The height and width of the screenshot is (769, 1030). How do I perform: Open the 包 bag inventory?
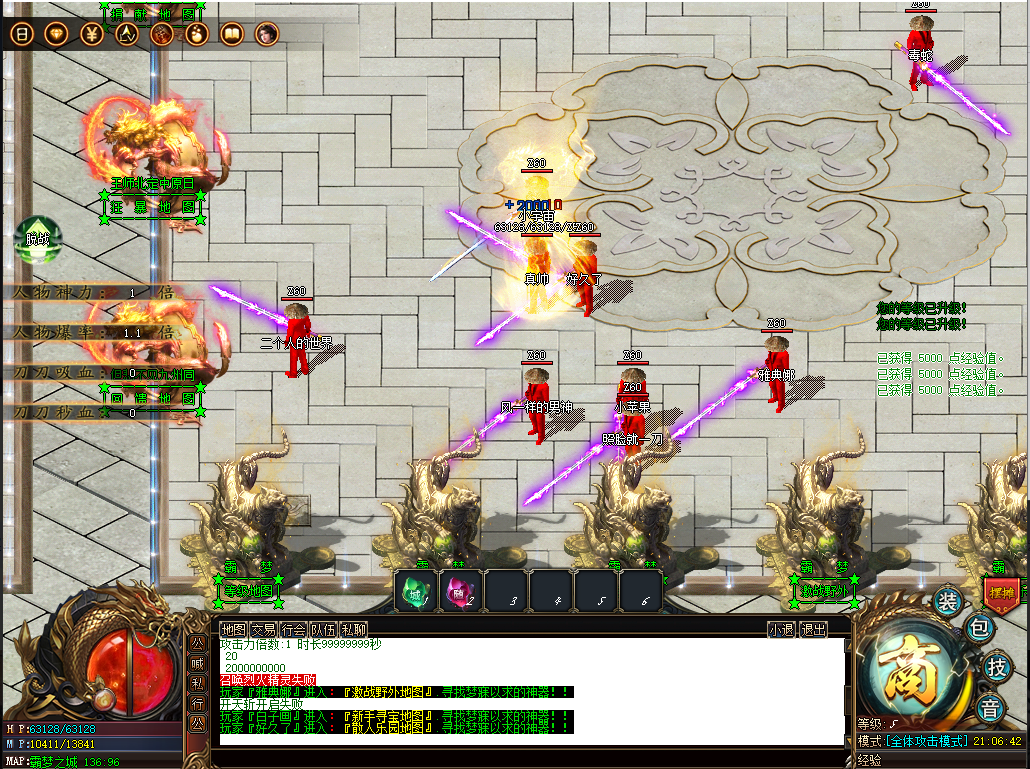981,628
